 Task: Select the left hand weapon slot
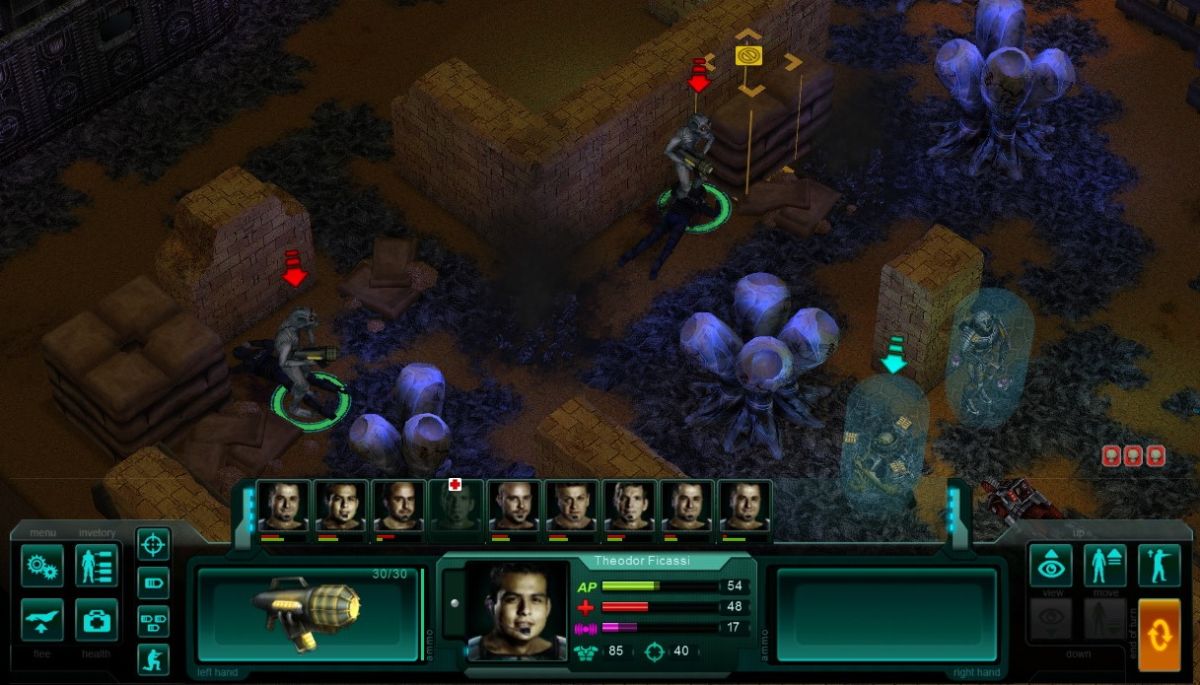pos(308,613)
